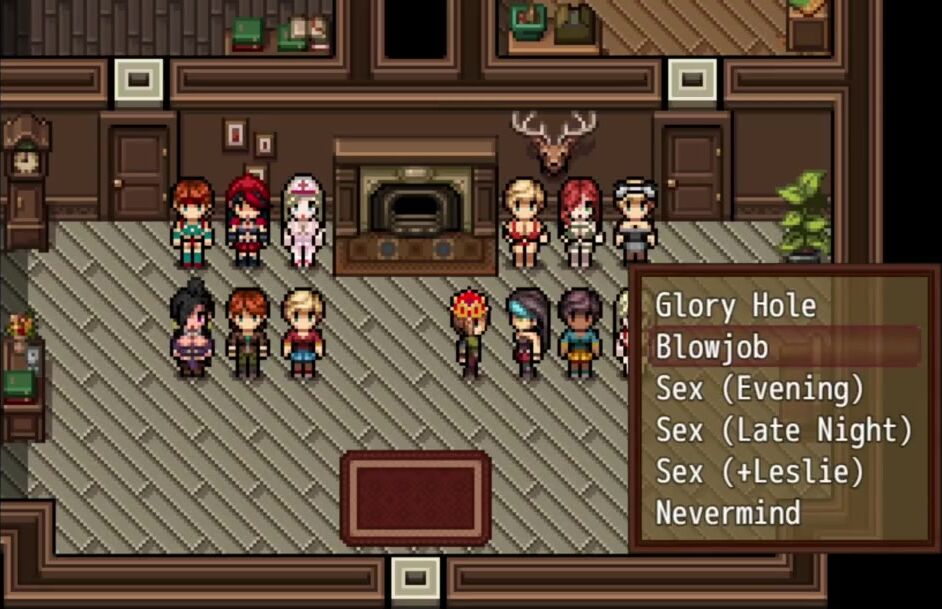This screenshot has height=609, width=942.
Task: Choose the highlighted Blowjob option
Action: [x=712, y=347]
